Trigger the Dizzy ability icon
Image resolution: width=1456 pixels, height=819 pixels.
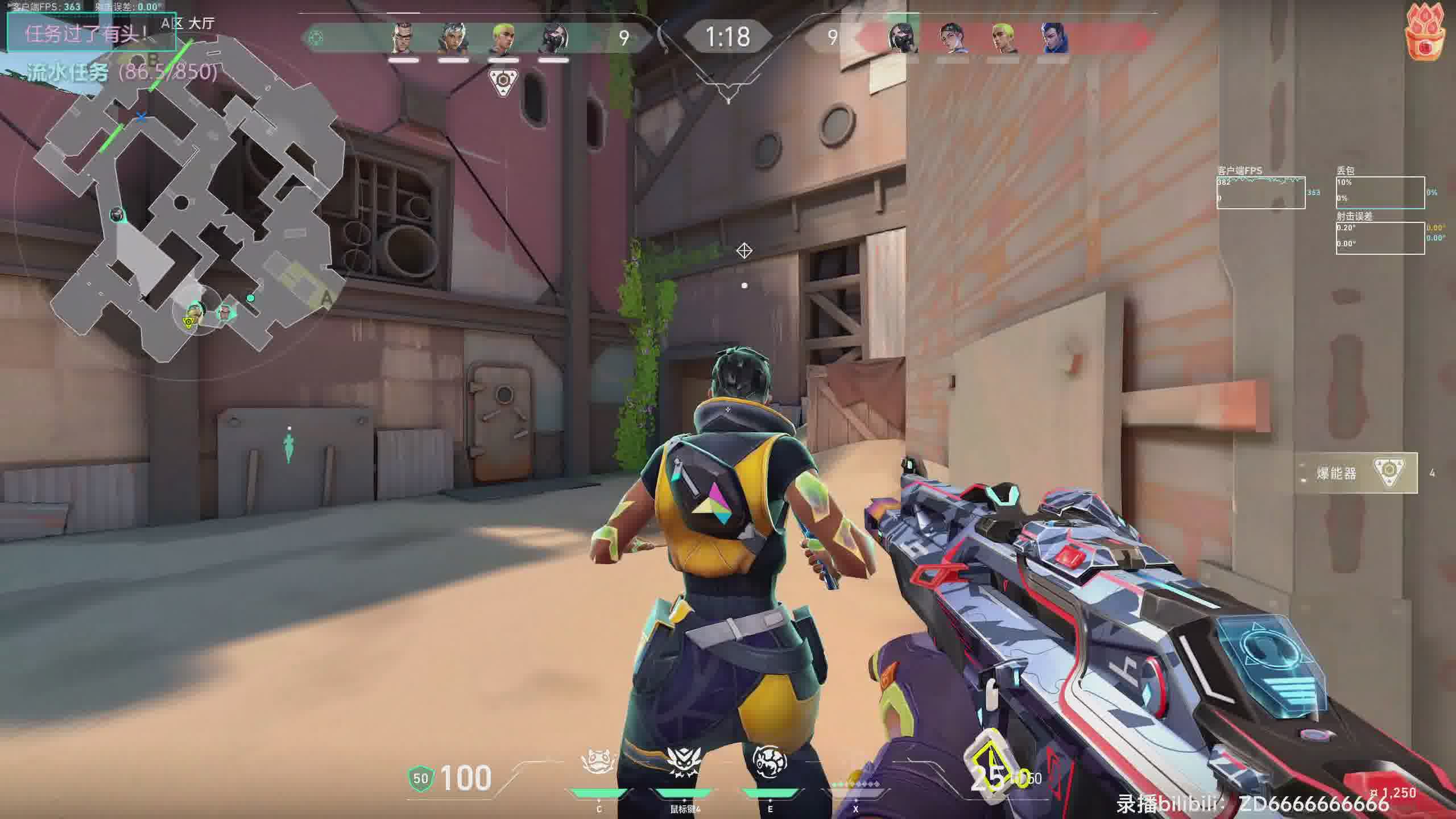point(770,762)
